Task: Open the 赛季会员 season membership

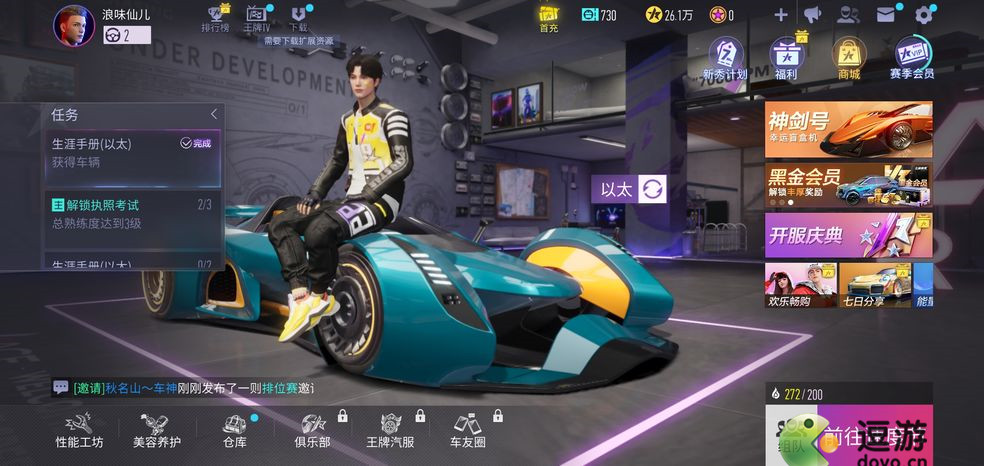Action: pos(911,58)
